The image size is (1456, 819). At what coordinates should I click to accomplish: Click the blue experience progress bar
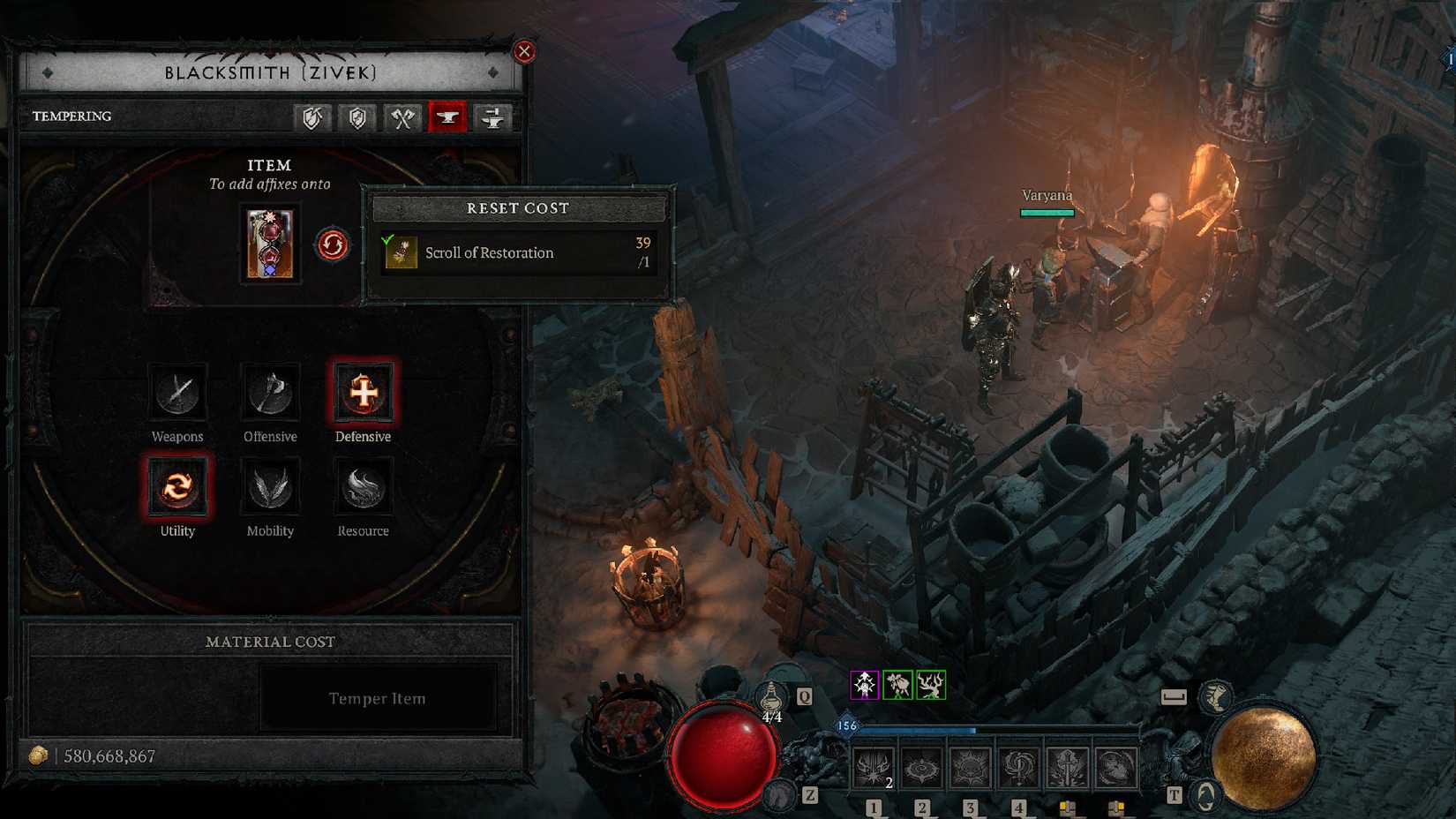click(x=918, y=730)
